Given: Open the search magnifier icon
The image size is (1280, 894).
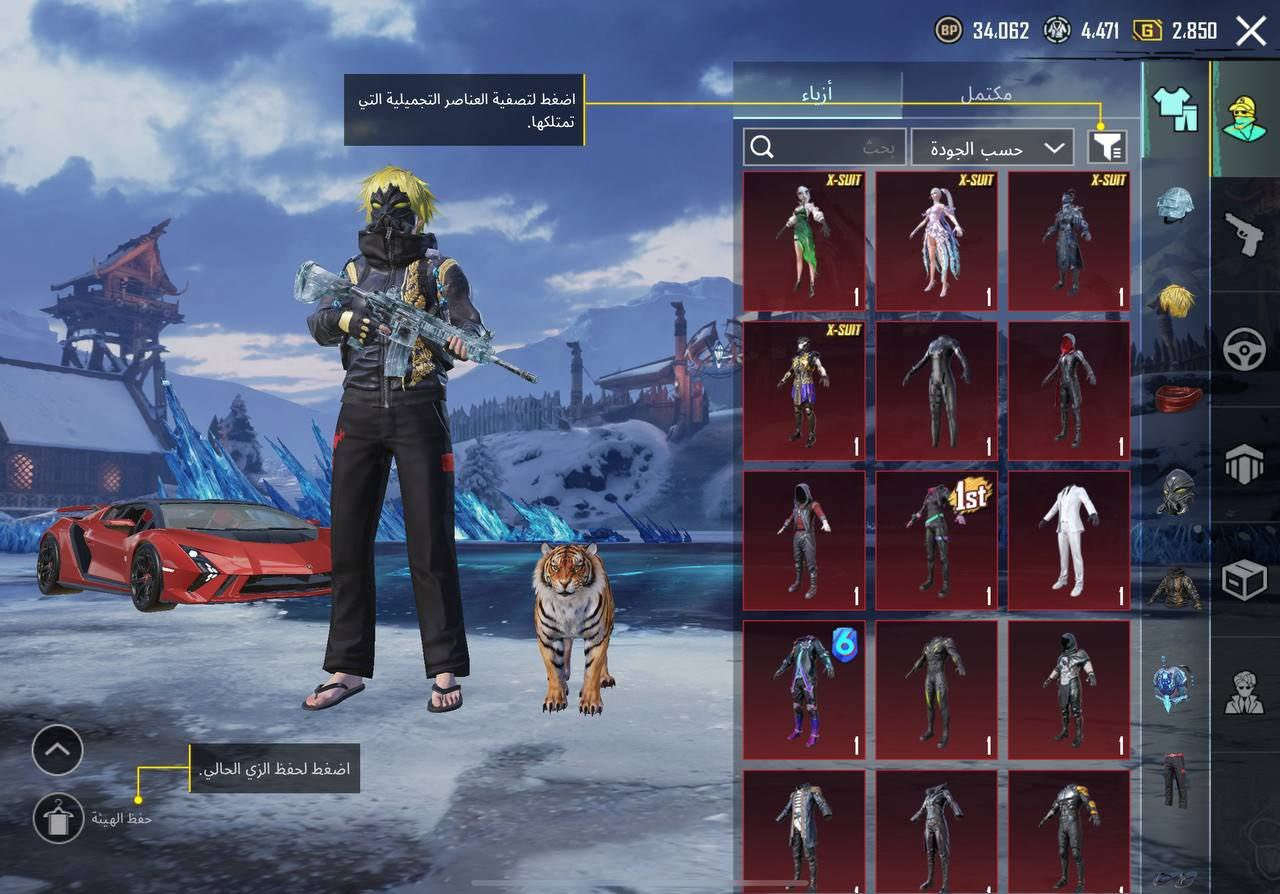Looking at the screenshot, I should pos(765,148).
